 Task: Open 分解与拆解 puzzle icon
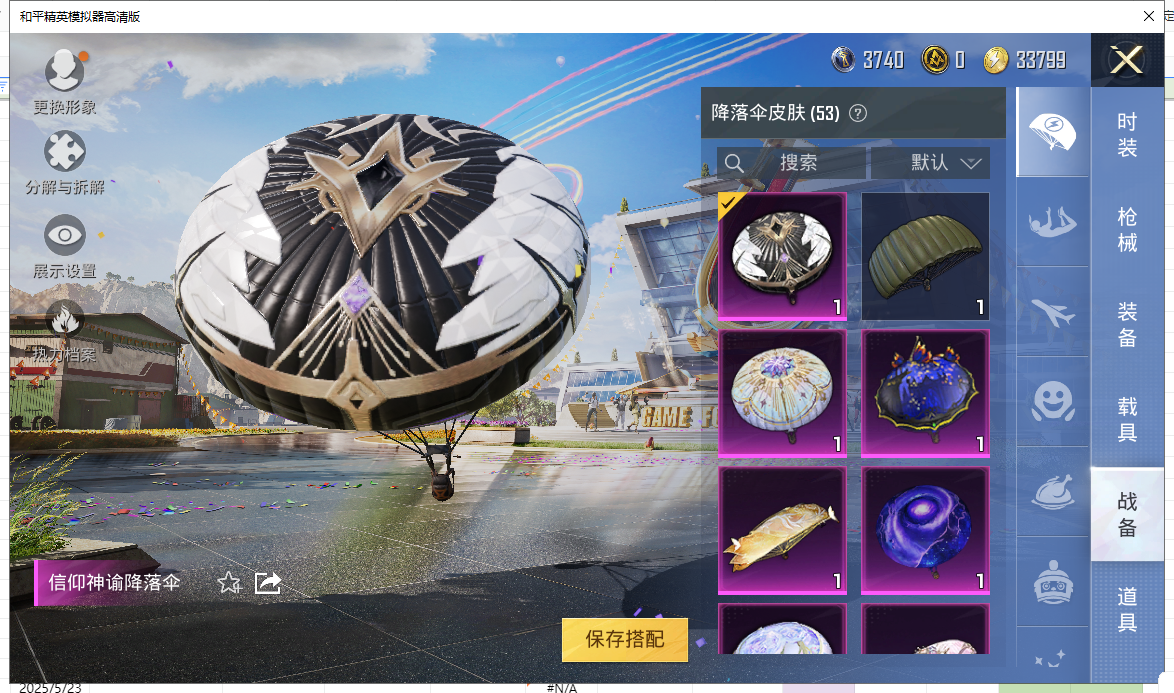[x=65, y=153]
